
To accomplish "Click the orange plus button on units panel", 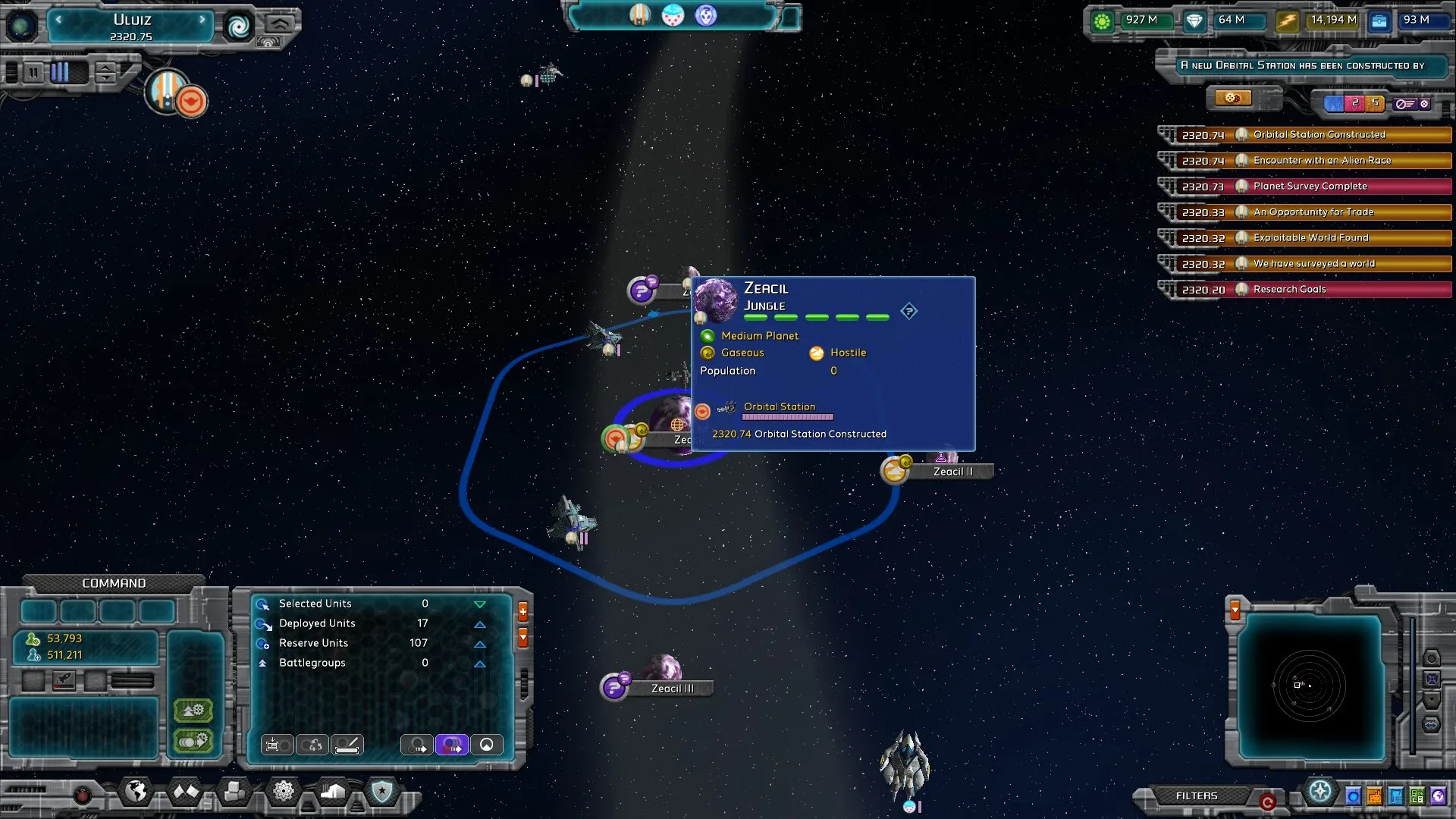I will click(522, 612).
